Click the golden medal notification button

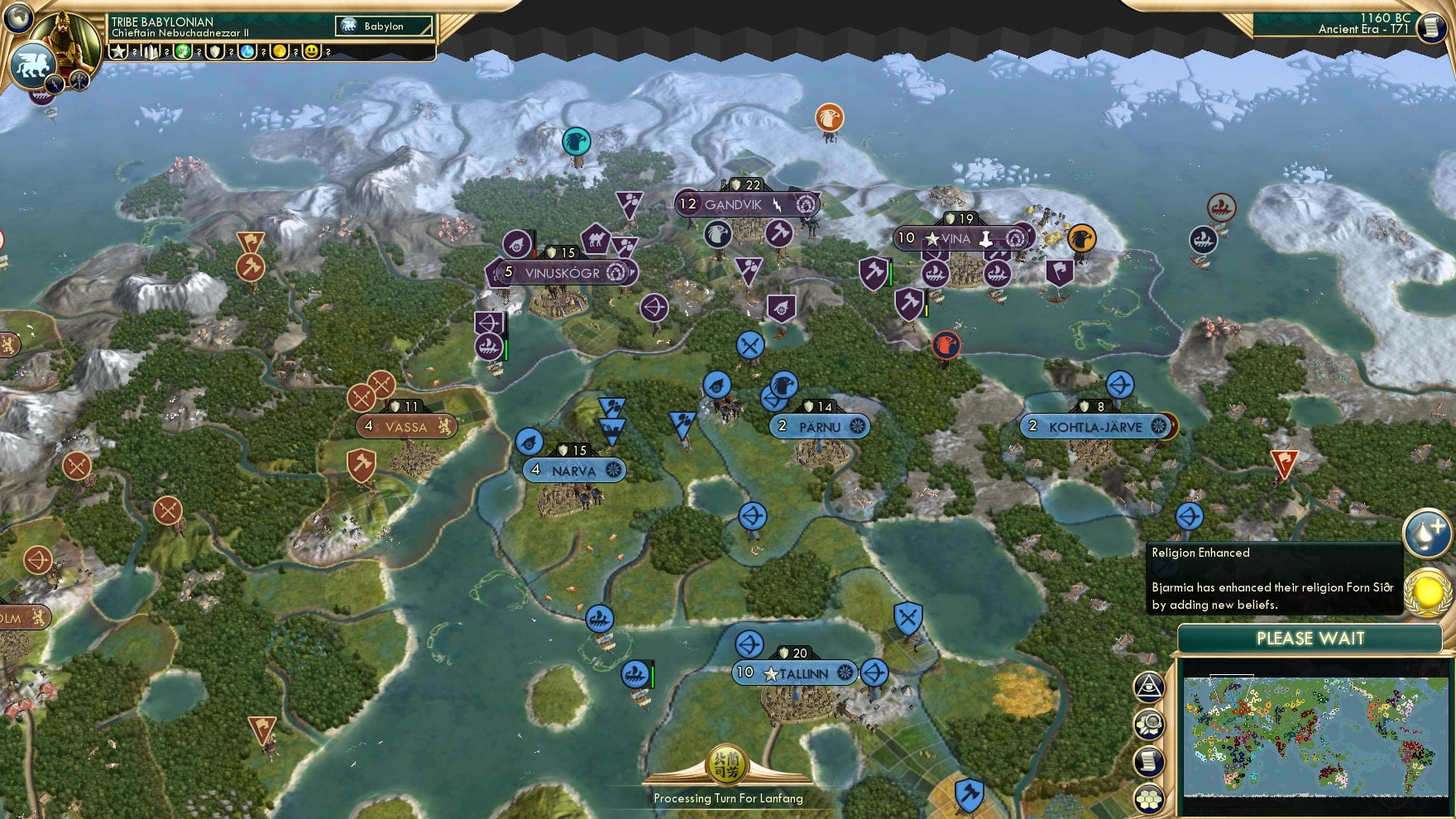[1427, 594]
